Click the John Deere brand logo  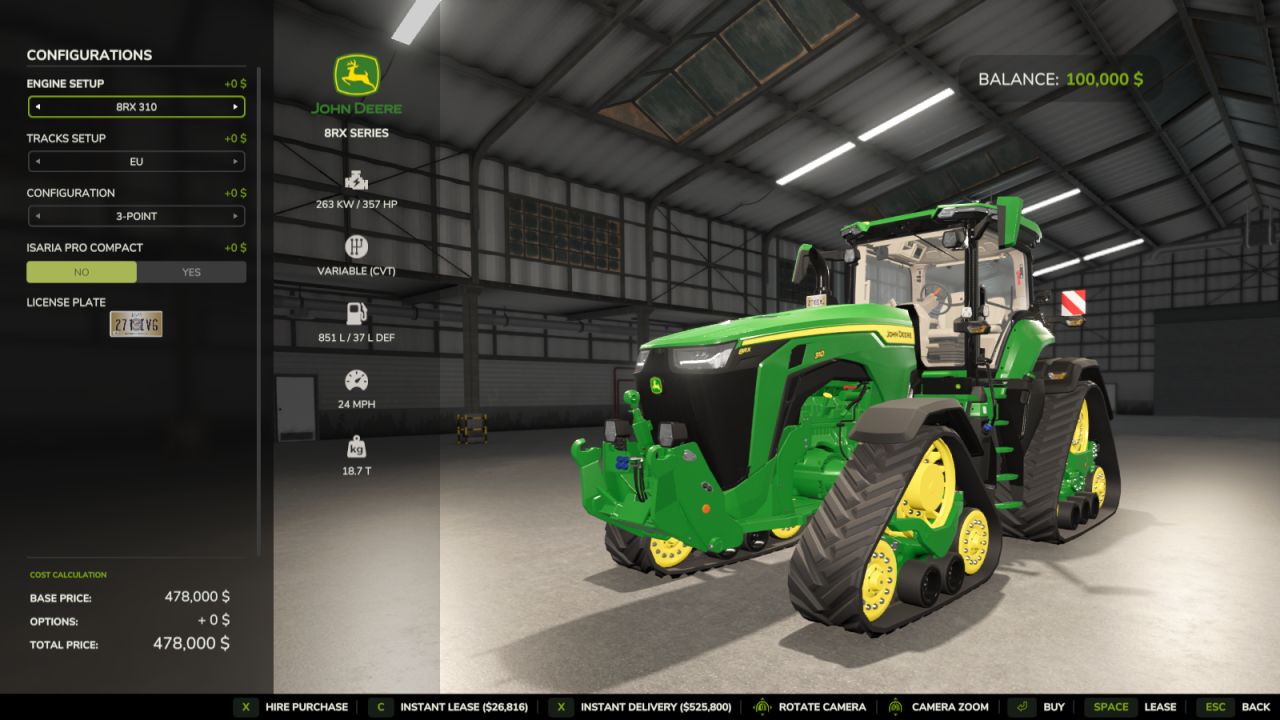click(x=357, y=74)
